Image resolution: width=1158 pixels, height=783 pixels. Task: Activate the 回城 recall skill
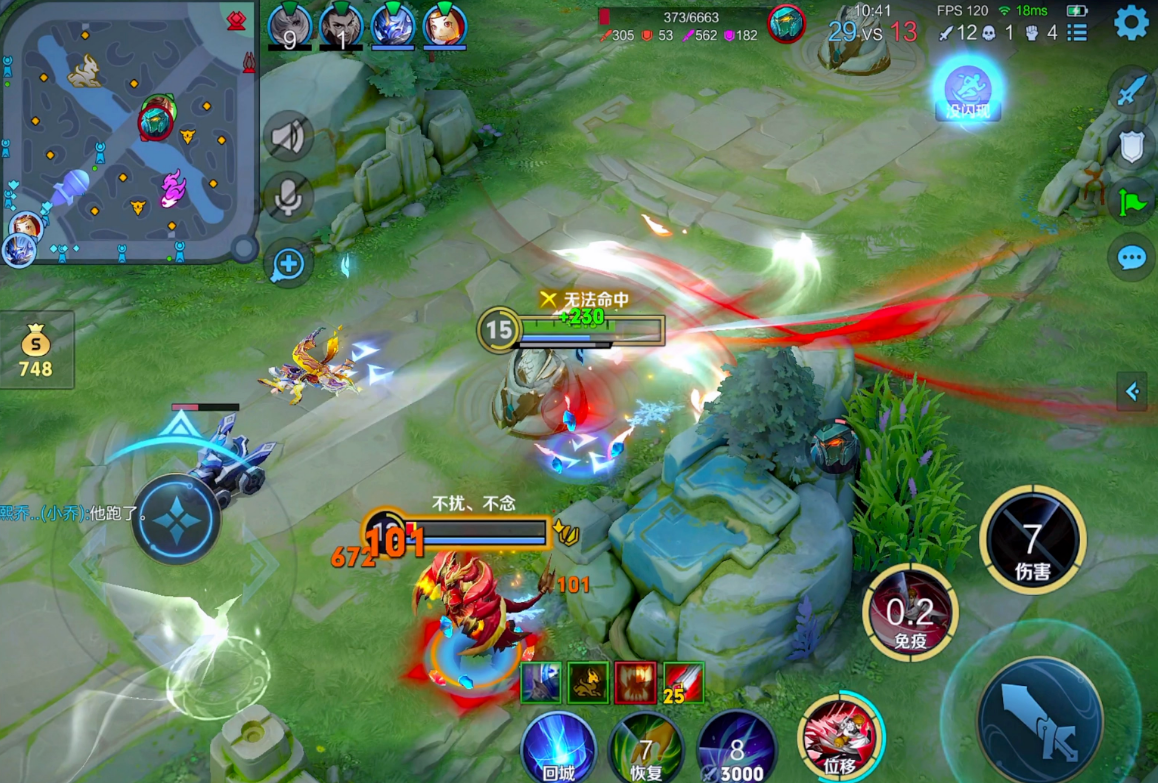pyautogui.click(x=558, y=747)
